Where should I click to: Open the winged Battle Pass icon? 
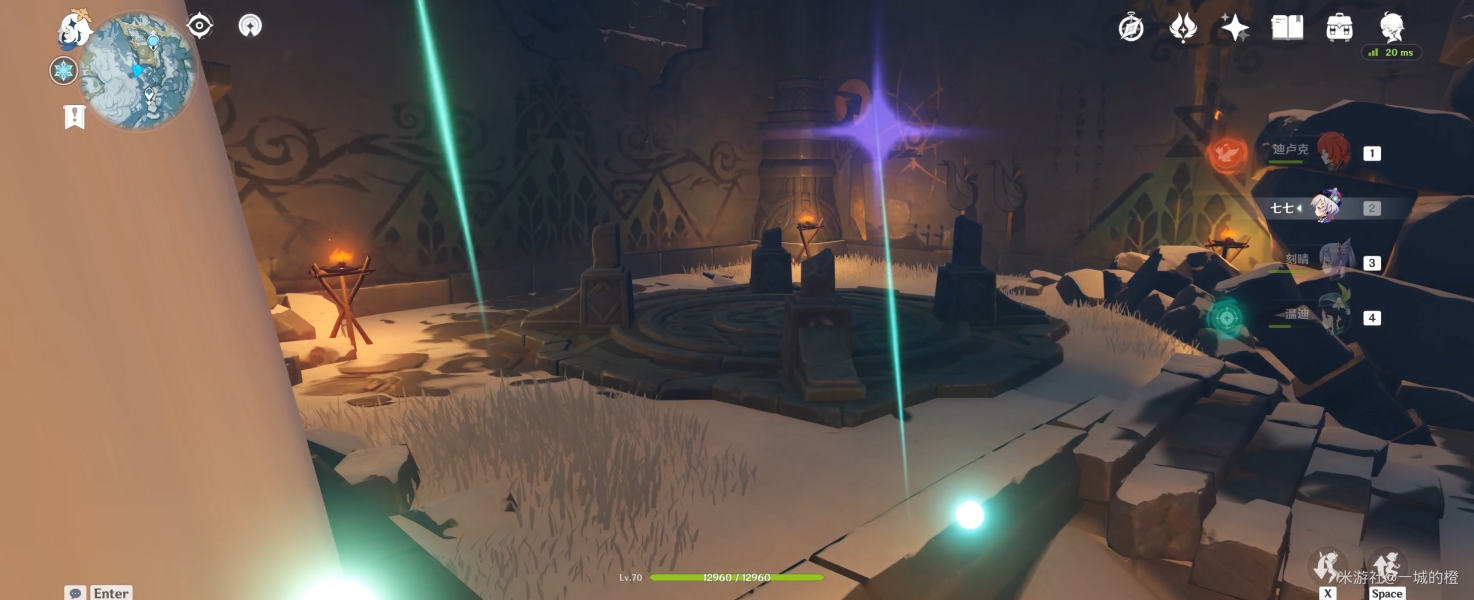coord(1183,28)
